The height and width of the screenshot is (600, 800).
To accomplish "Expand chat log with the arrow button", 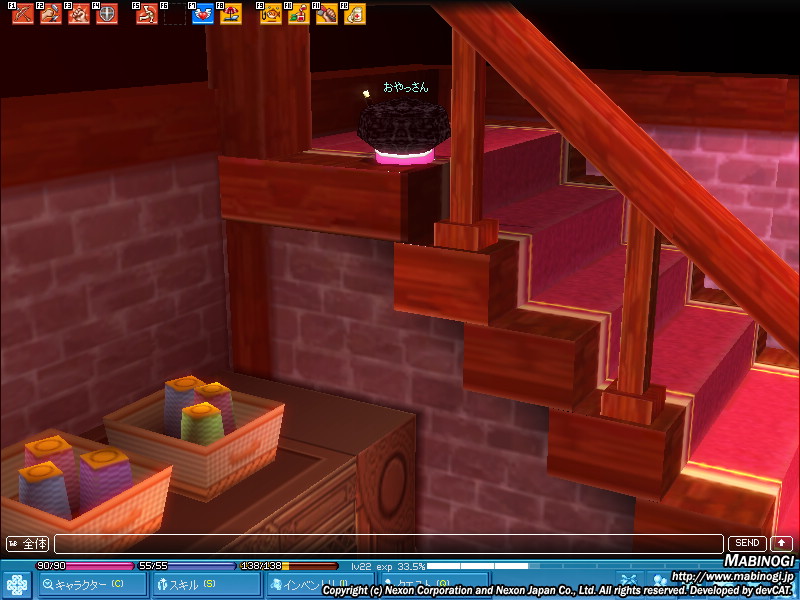I will 780,544.
